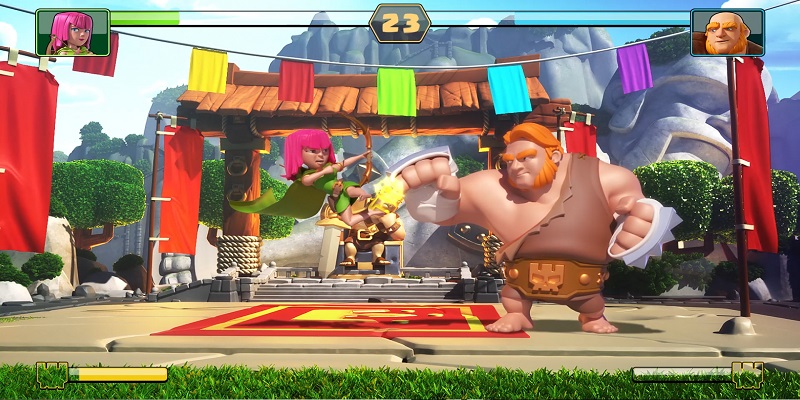Click the pink-haired Archer player portrait
Image resolution: width=800 pixels, height=400 pixels.
click(x=72, y=32)
